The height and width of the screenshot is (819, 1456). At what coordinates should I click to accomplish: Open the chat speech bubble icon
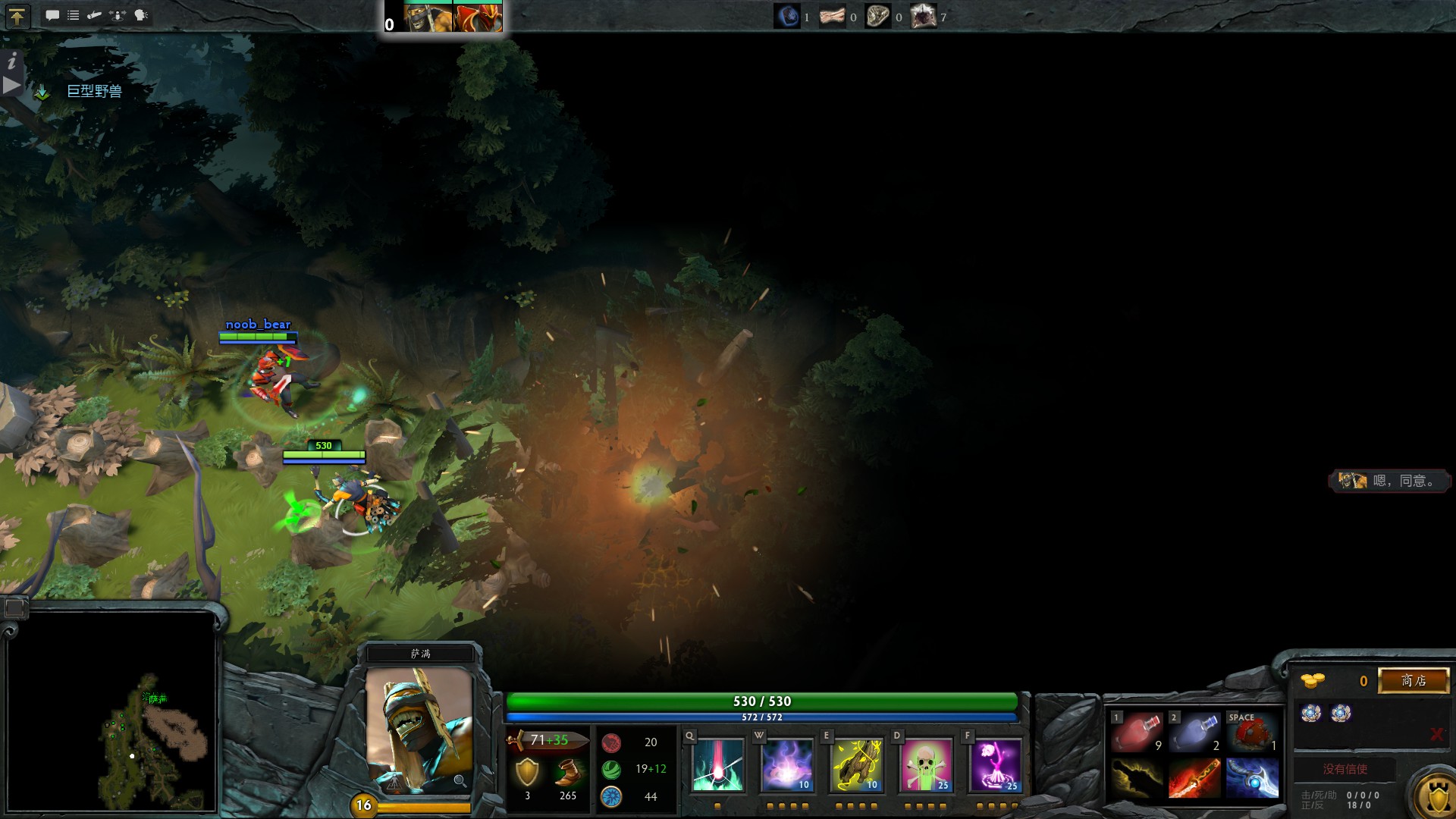(x=52, y=15)
